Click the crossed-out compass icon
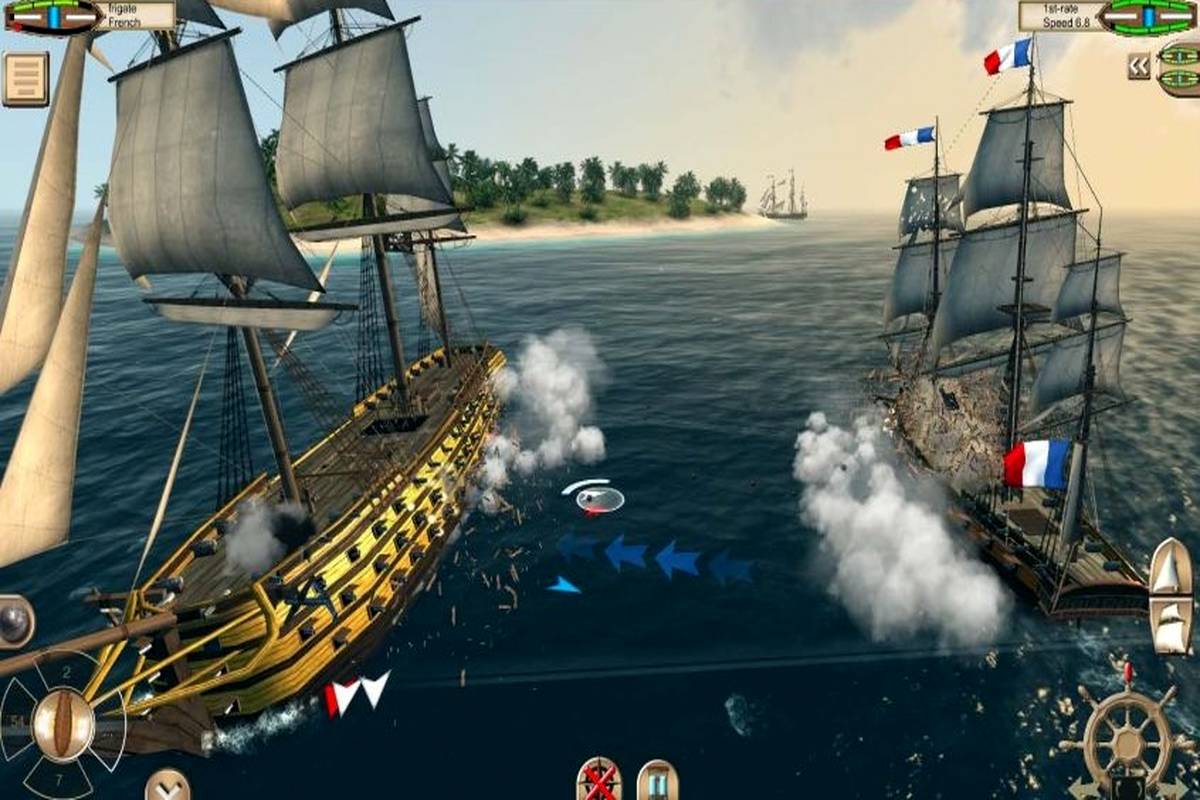The image size is (1200, 800). click(598, 779)
